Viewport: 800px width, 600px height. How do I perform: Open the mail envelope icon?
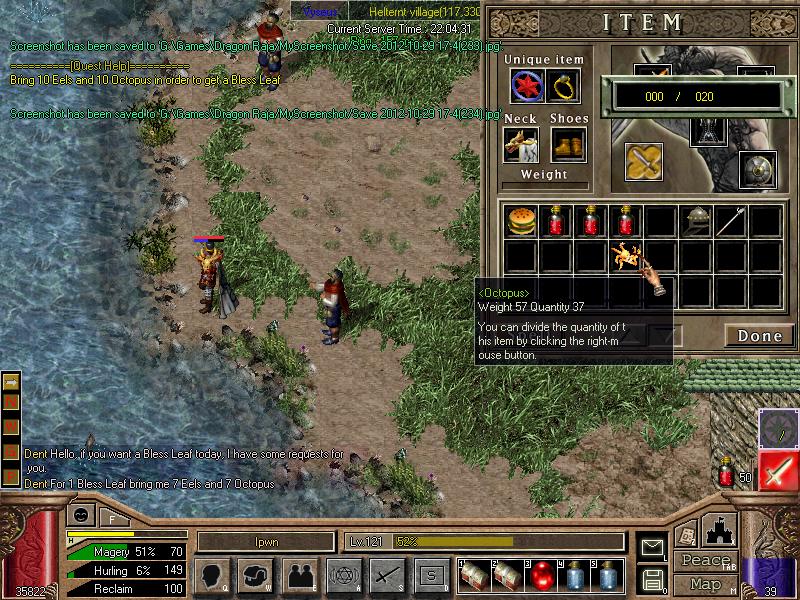click(x=652, y=547)
